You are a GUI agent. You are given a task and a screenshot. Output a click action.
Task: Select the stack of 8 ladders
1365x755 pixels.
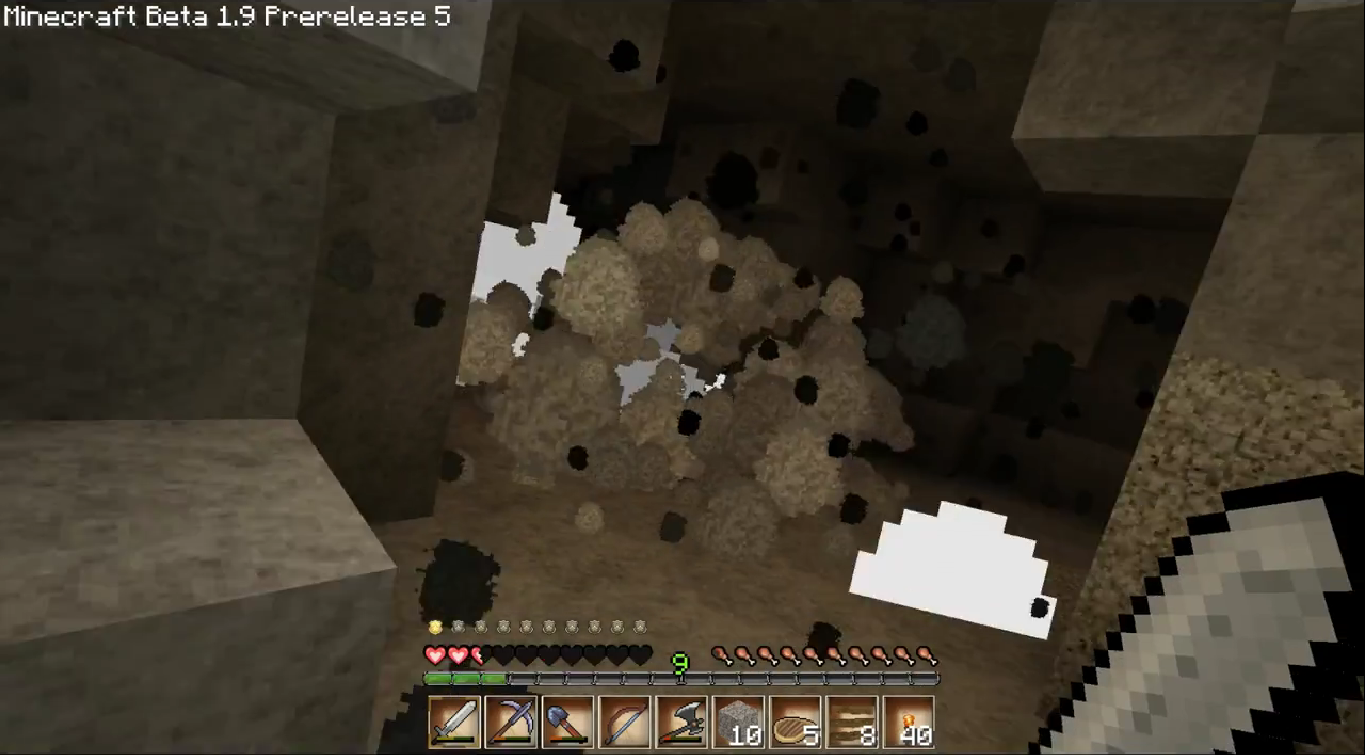[853, 721]
